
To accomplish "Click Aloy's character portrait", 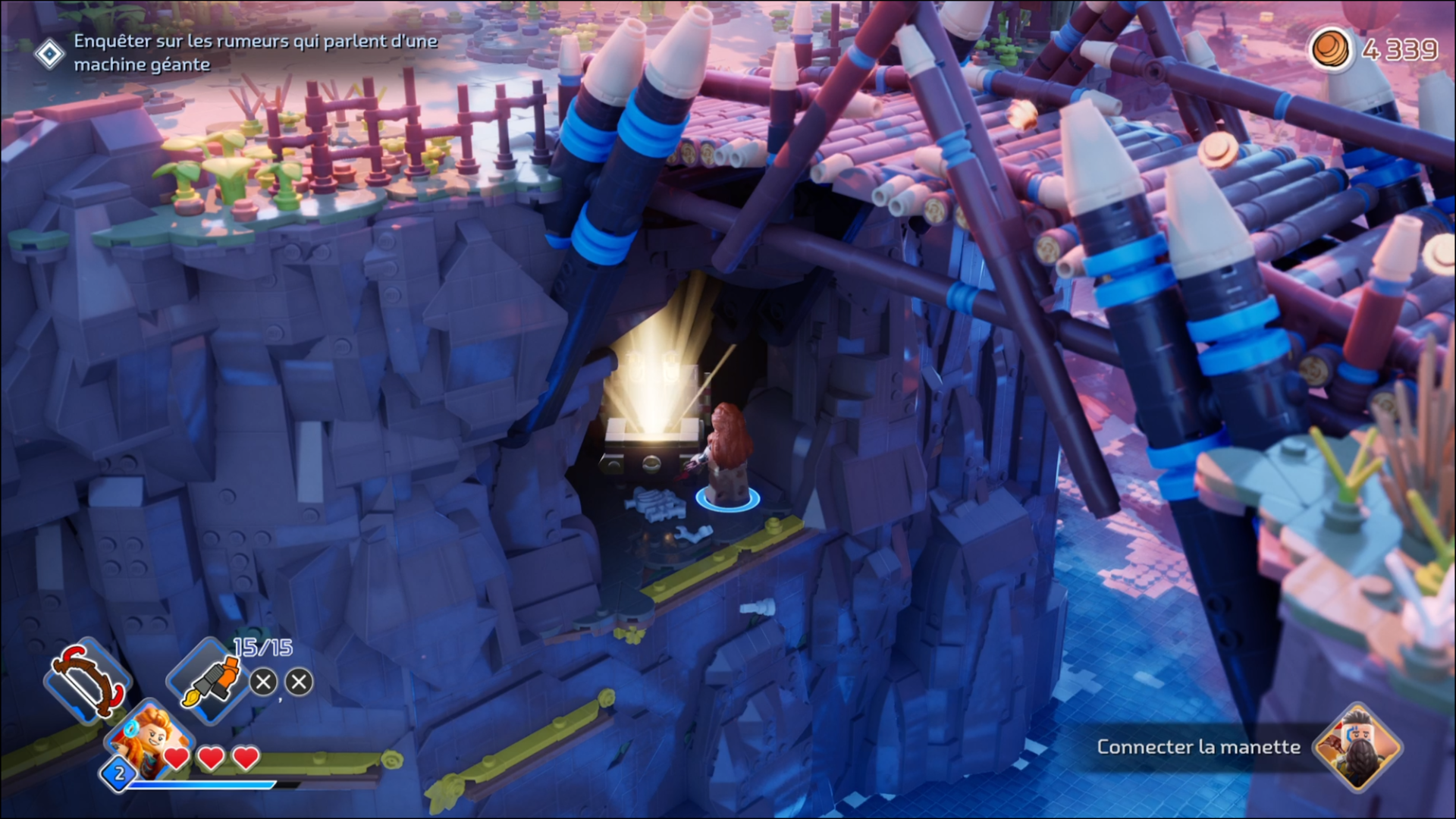I will [148, 741].
